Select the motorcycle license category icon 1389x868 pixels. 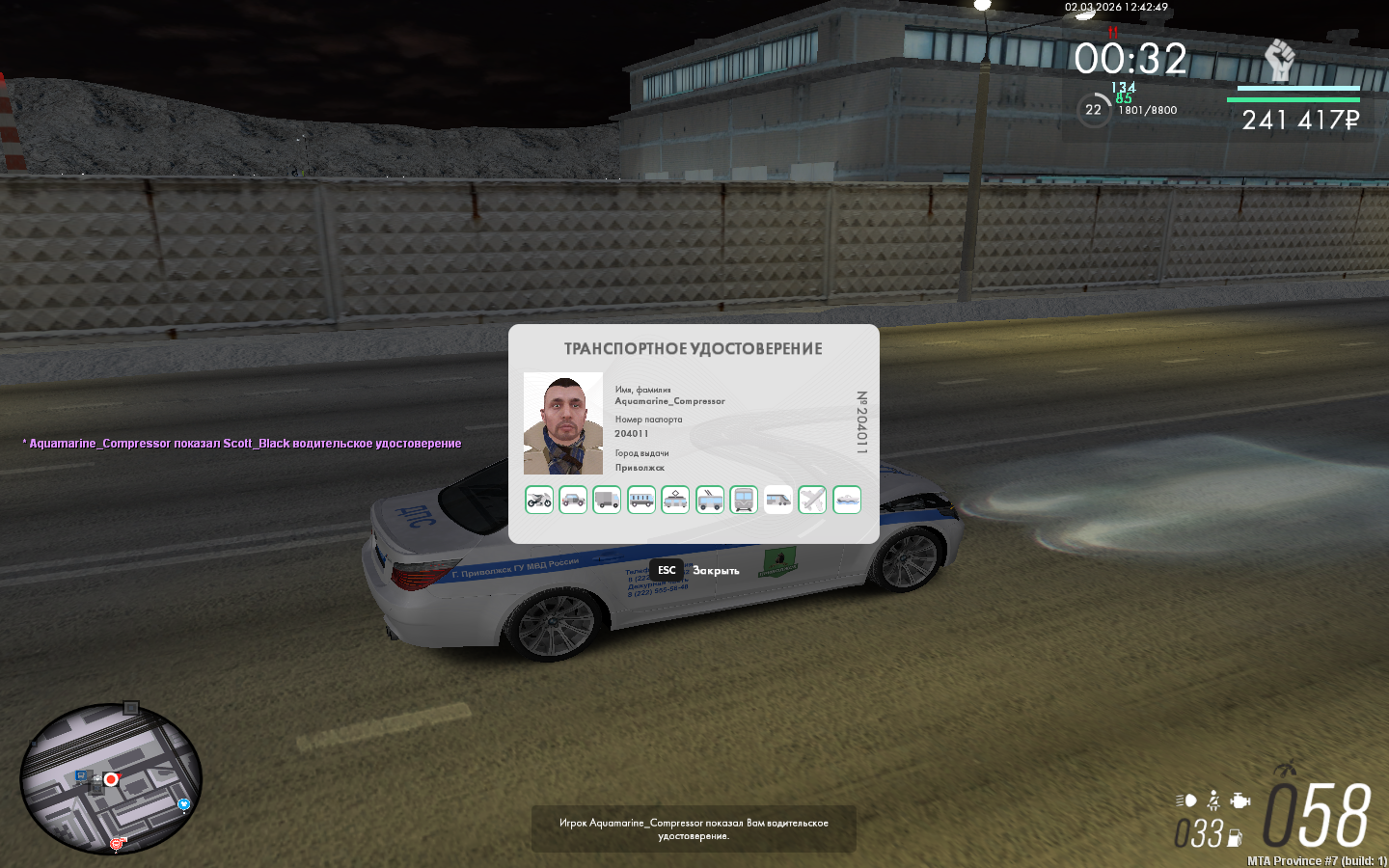coord(539,500)
